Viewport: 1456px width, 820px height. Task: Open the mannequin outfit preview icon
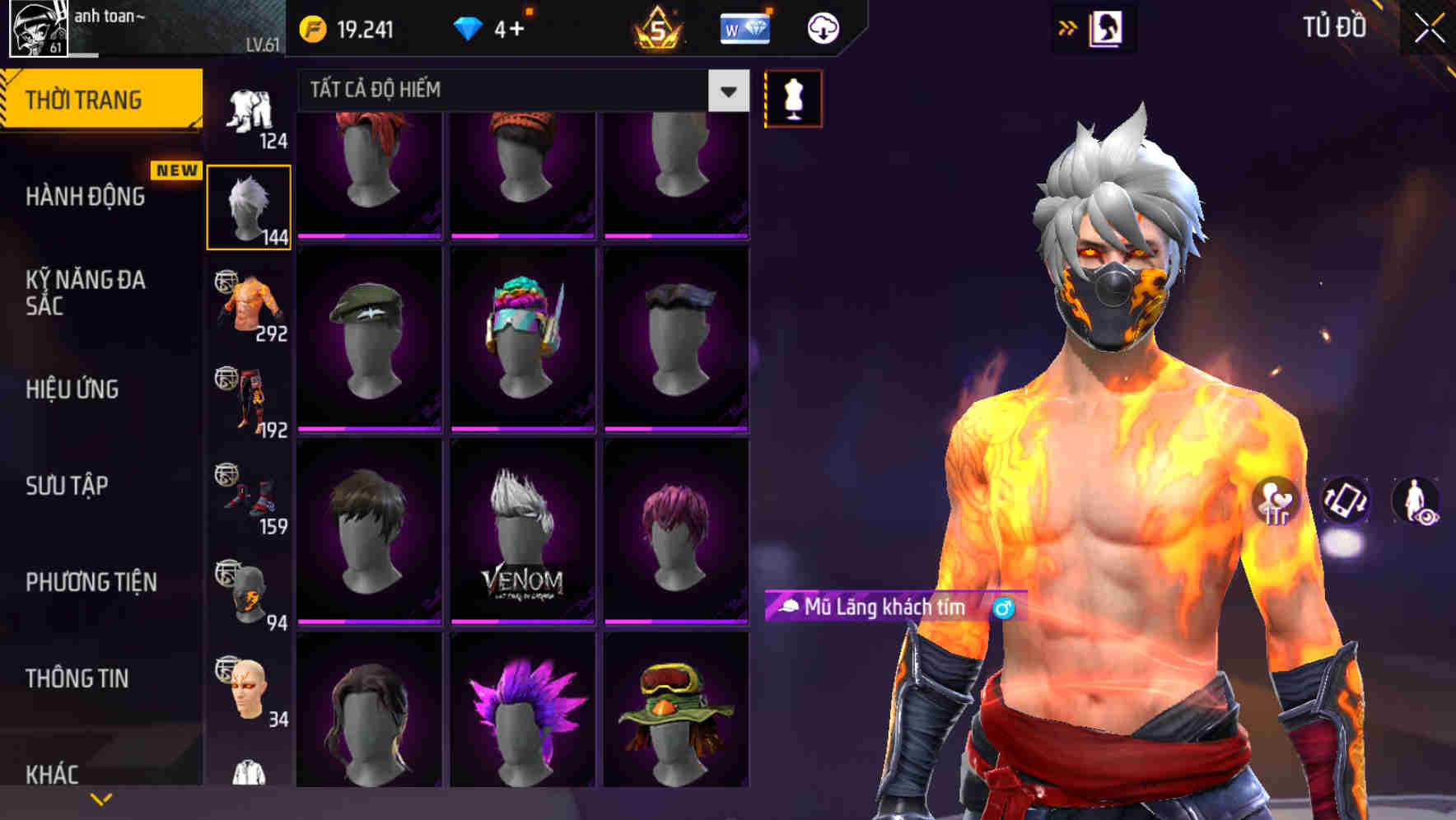point(793,98)
